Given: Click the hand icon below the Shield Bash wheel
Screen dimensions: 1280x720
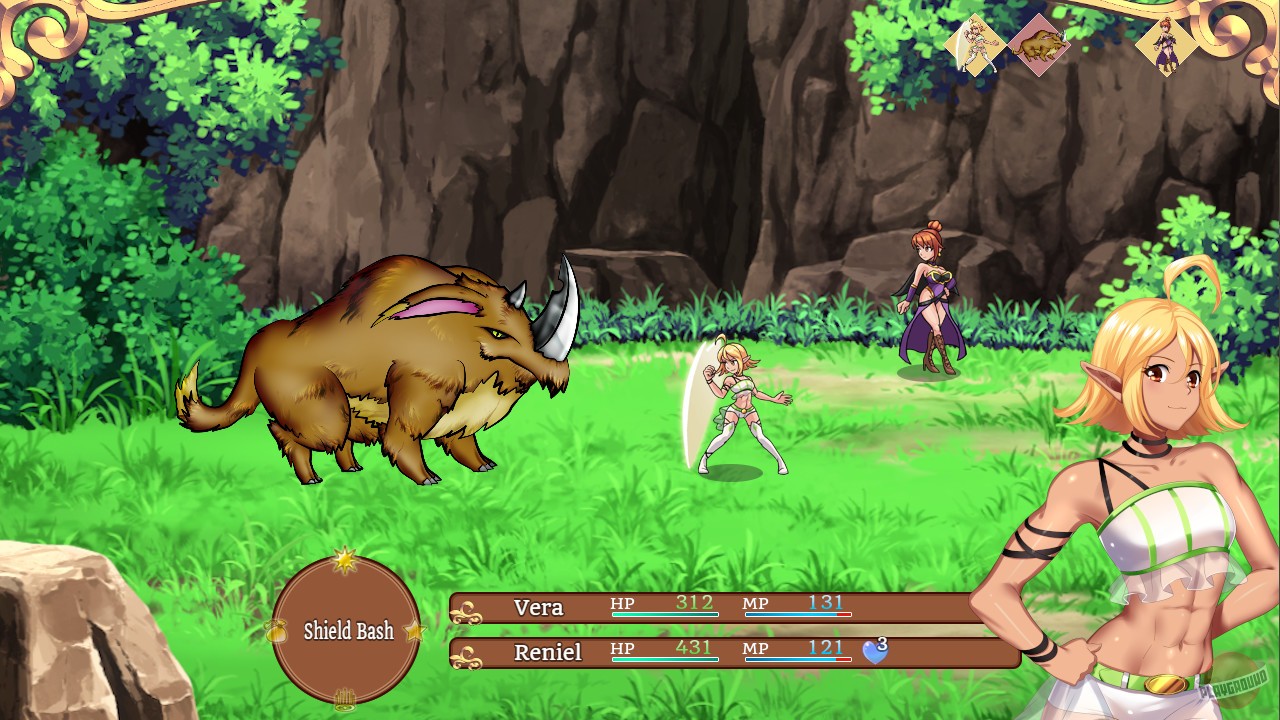Looking at the screenshot, I should click(x=345, y=701).
